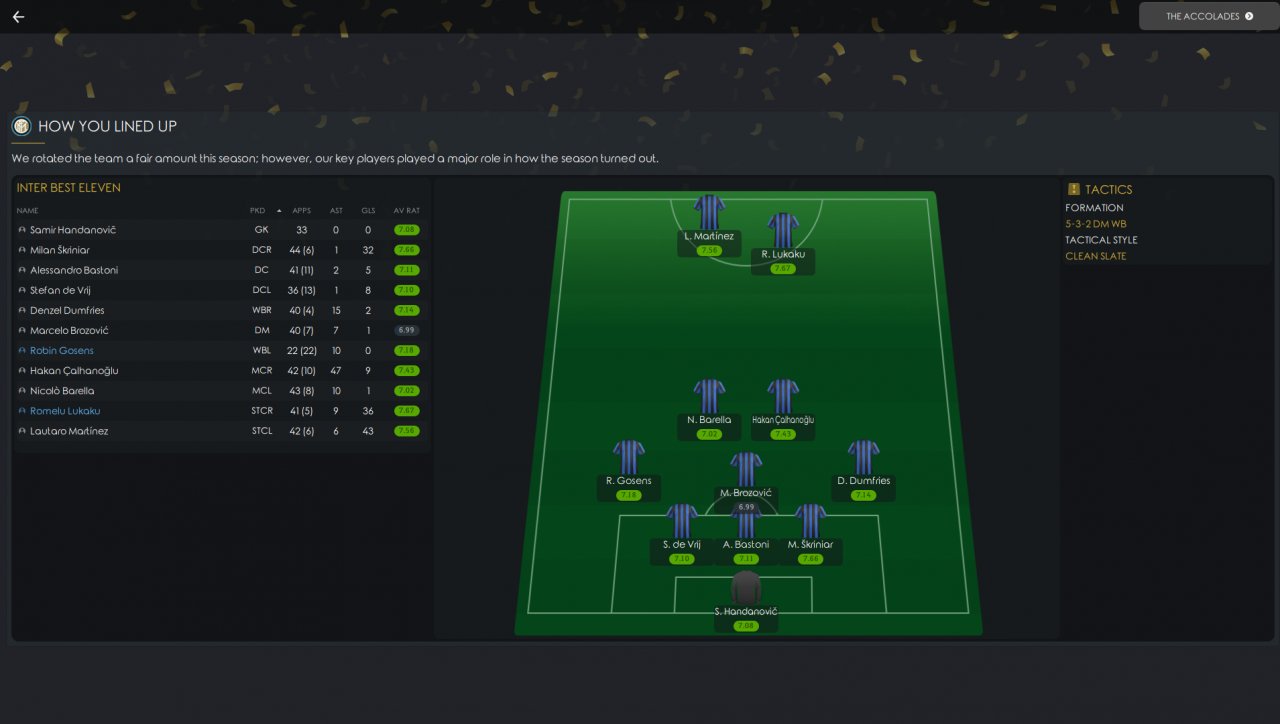Click L. Martínez's shirt on the pitch
This screenshot has width=1280, height=724.
pyautogui.click(x=709, y=212)
